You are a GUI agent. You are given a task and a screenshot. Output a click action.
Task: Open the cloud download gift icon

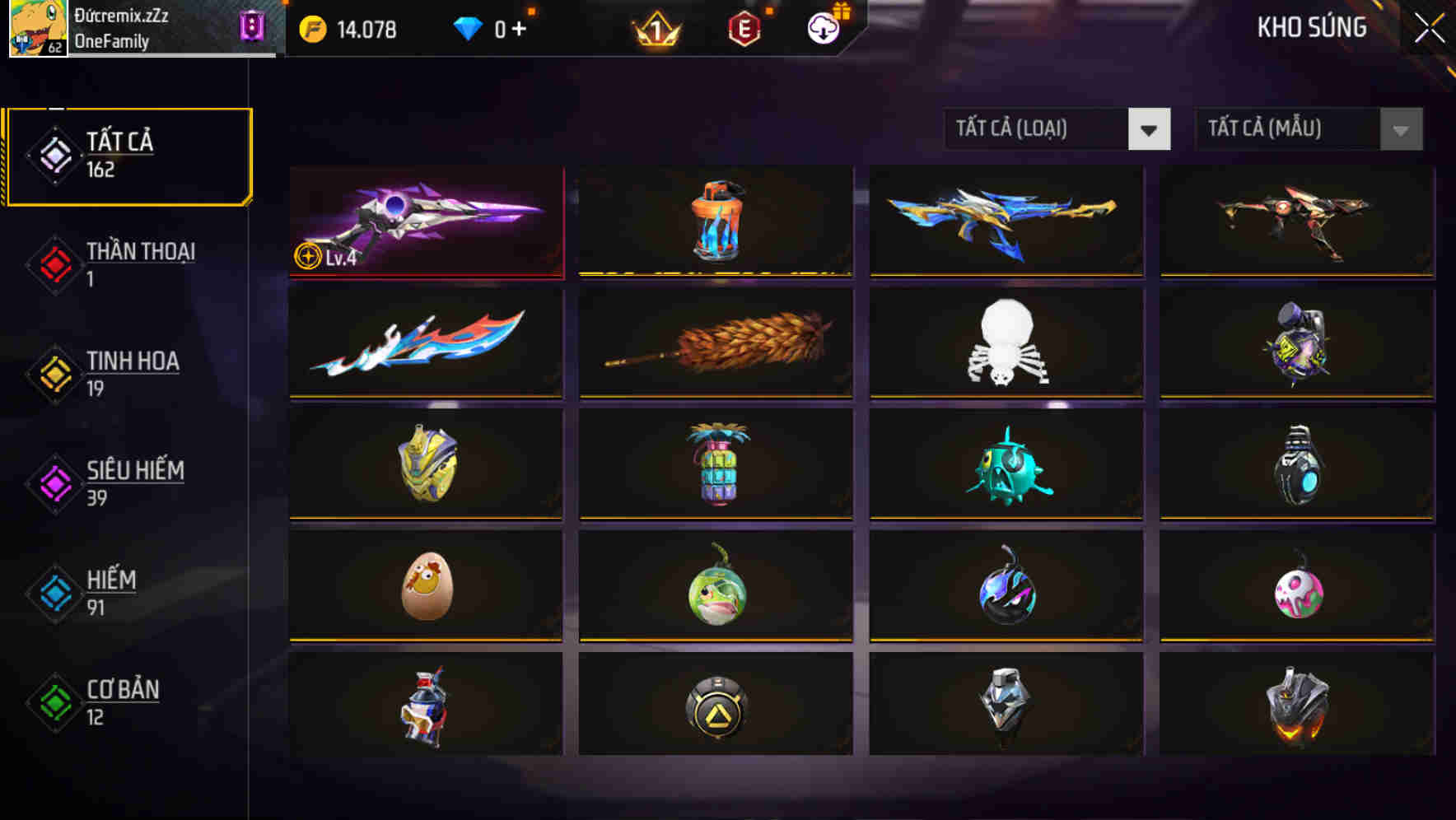pos(822,27)
